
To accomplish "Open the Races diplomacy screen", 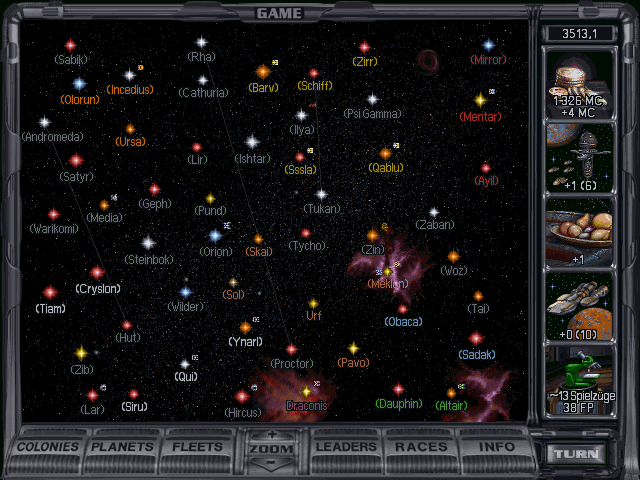I will pos(421,446).
